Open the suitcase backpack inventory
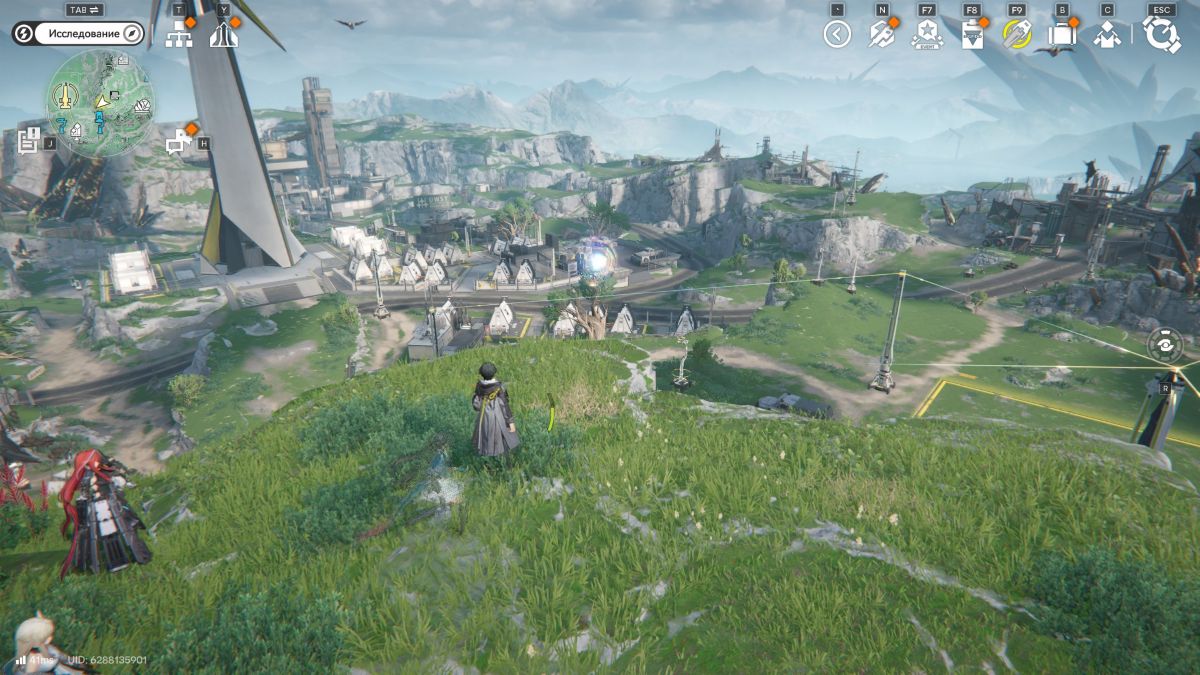The width and height of the screenshot is (1200, 675). coord(1061,35)
